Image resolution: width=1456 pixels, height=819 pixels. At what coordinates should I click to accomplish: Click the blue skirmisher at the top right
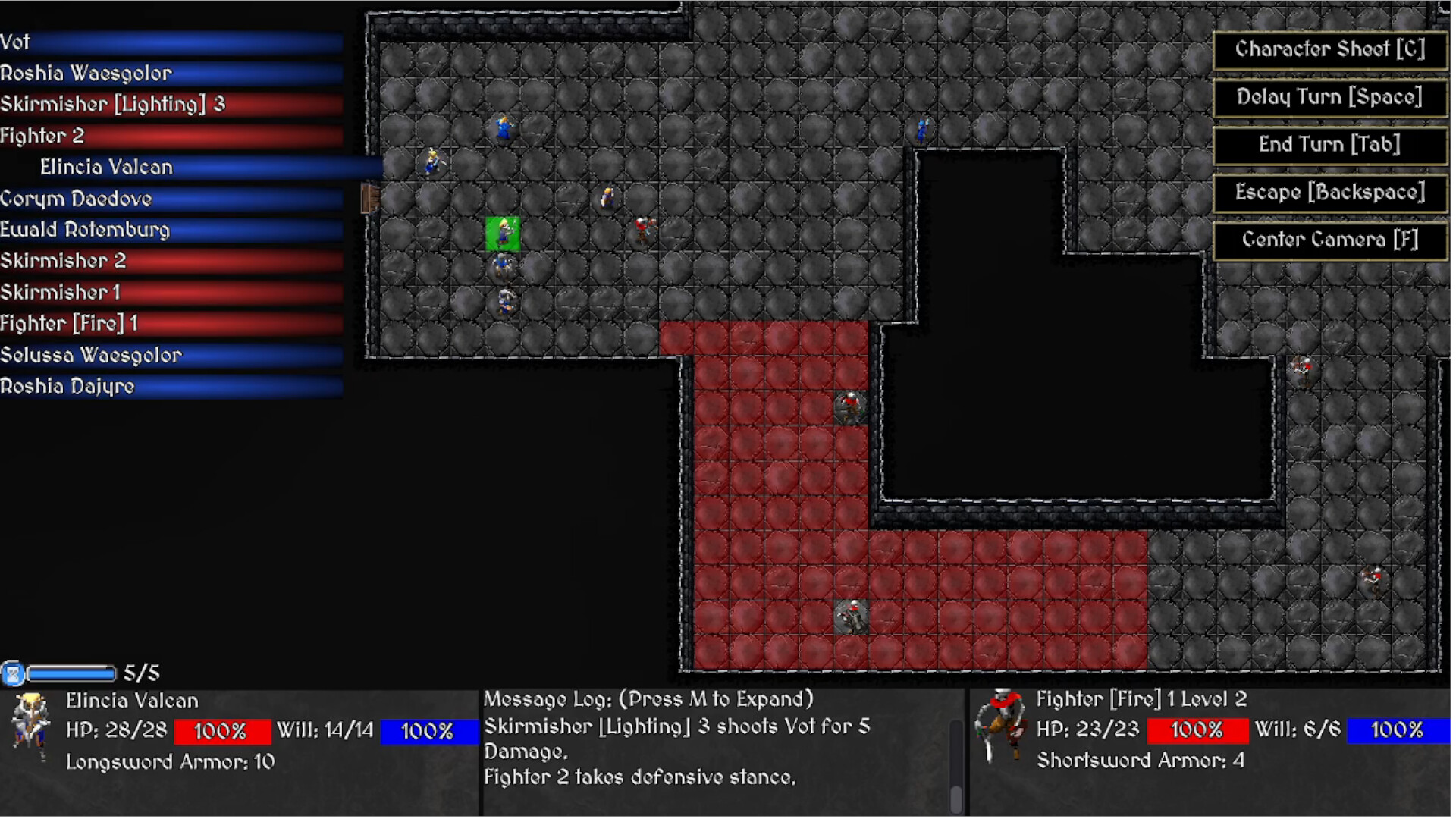pyautogui.click(x=921, y=129)
